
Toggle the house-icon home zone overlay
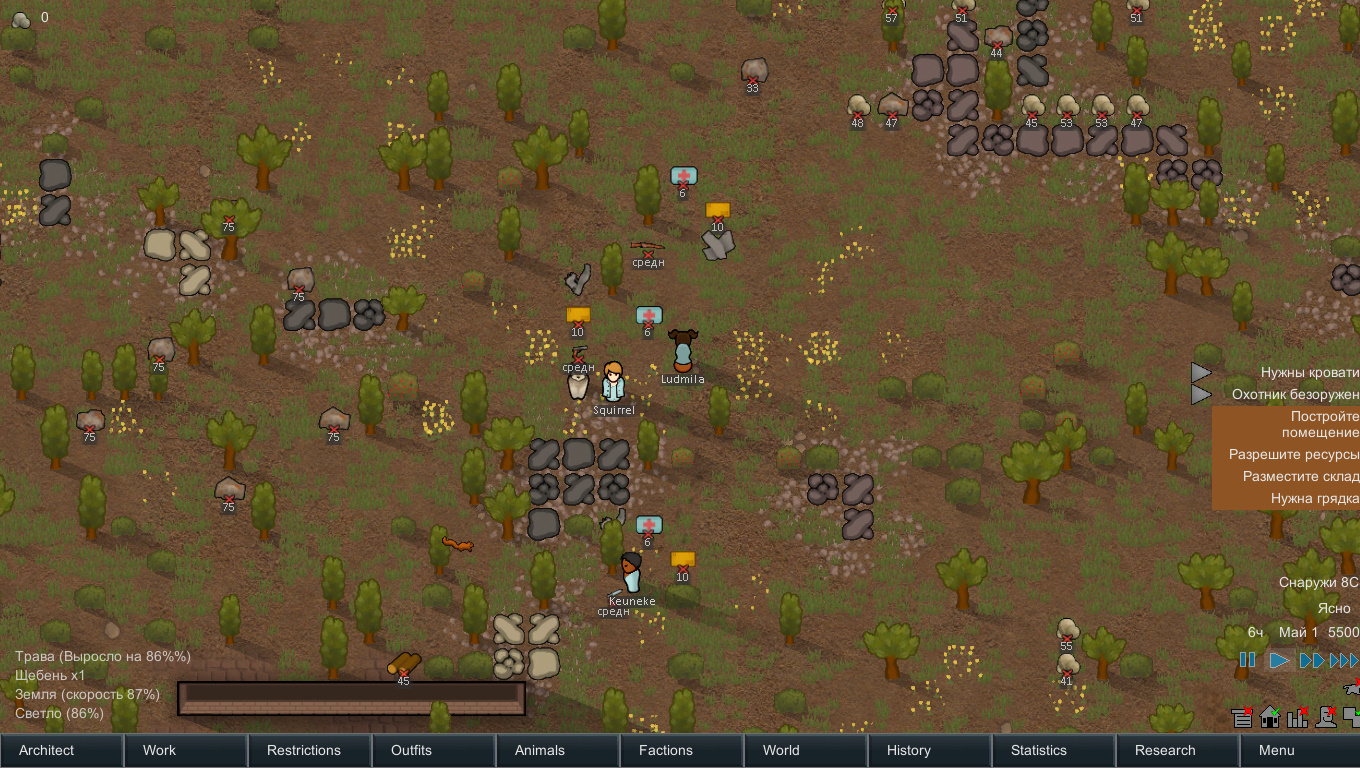[x=1270, y=717]
